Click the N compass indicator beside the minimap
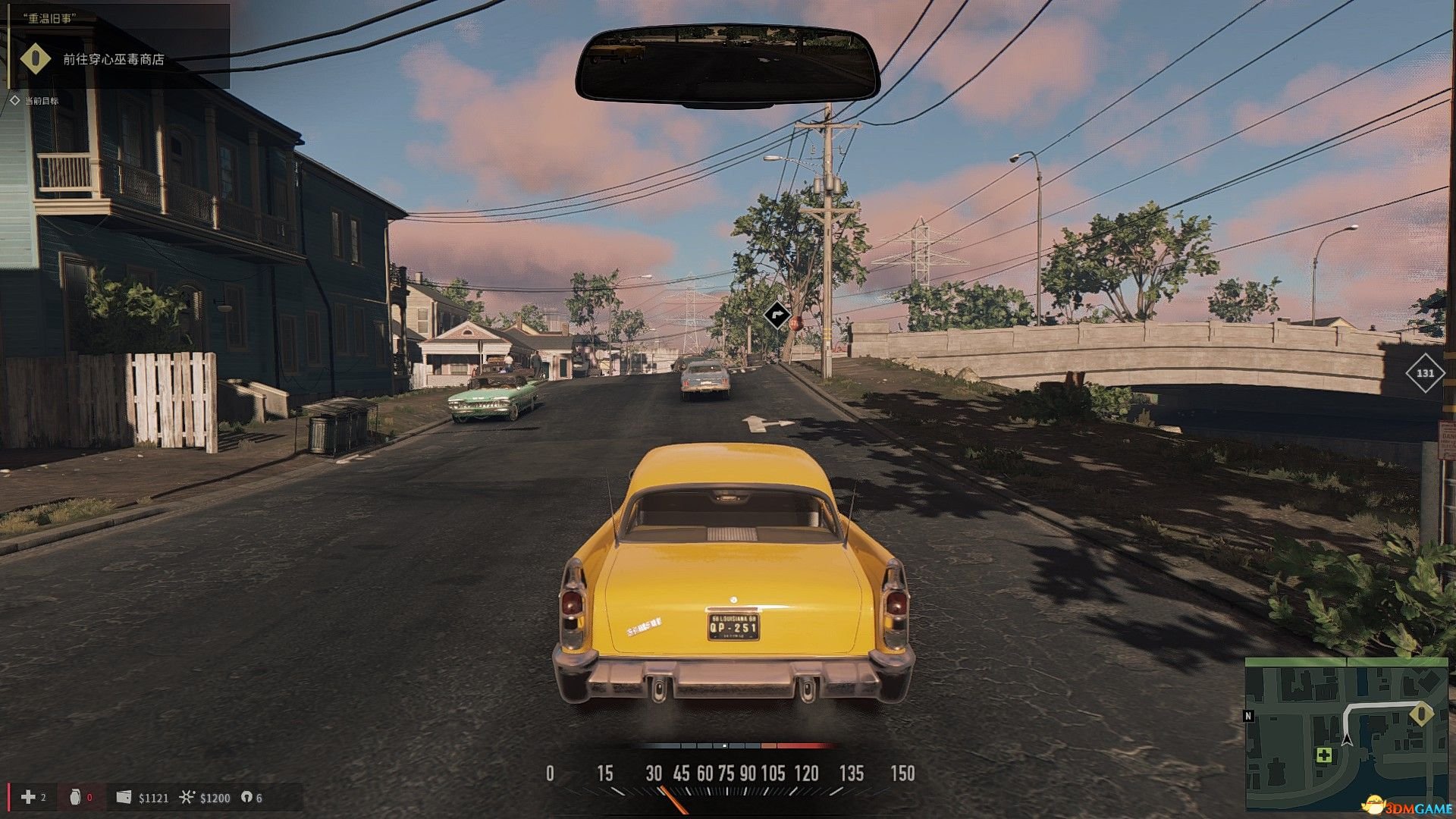The height and width of the screenshot is (819, 1456). pos(1248,716)
